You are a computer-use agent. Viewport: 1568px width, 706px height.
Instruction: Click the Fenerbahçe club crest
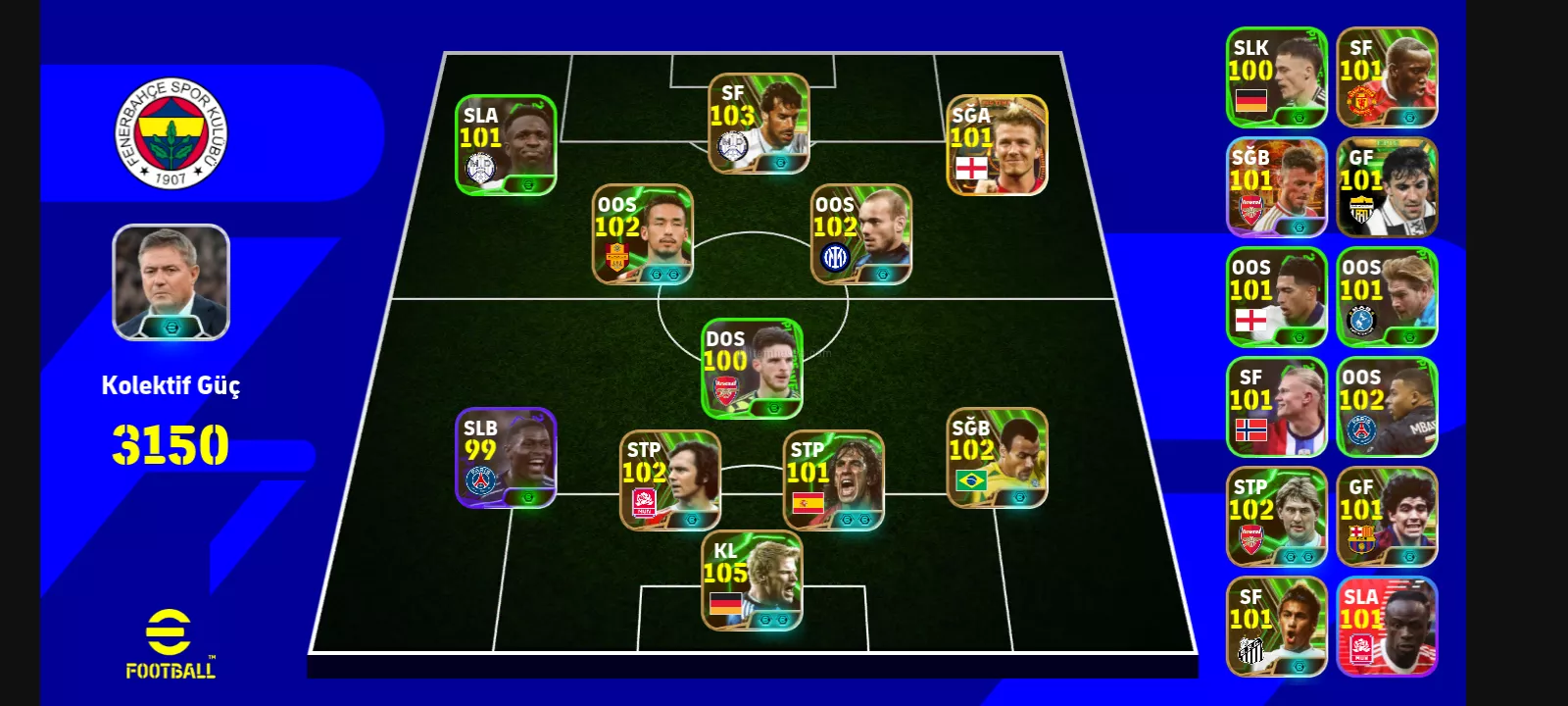point(171,132)
